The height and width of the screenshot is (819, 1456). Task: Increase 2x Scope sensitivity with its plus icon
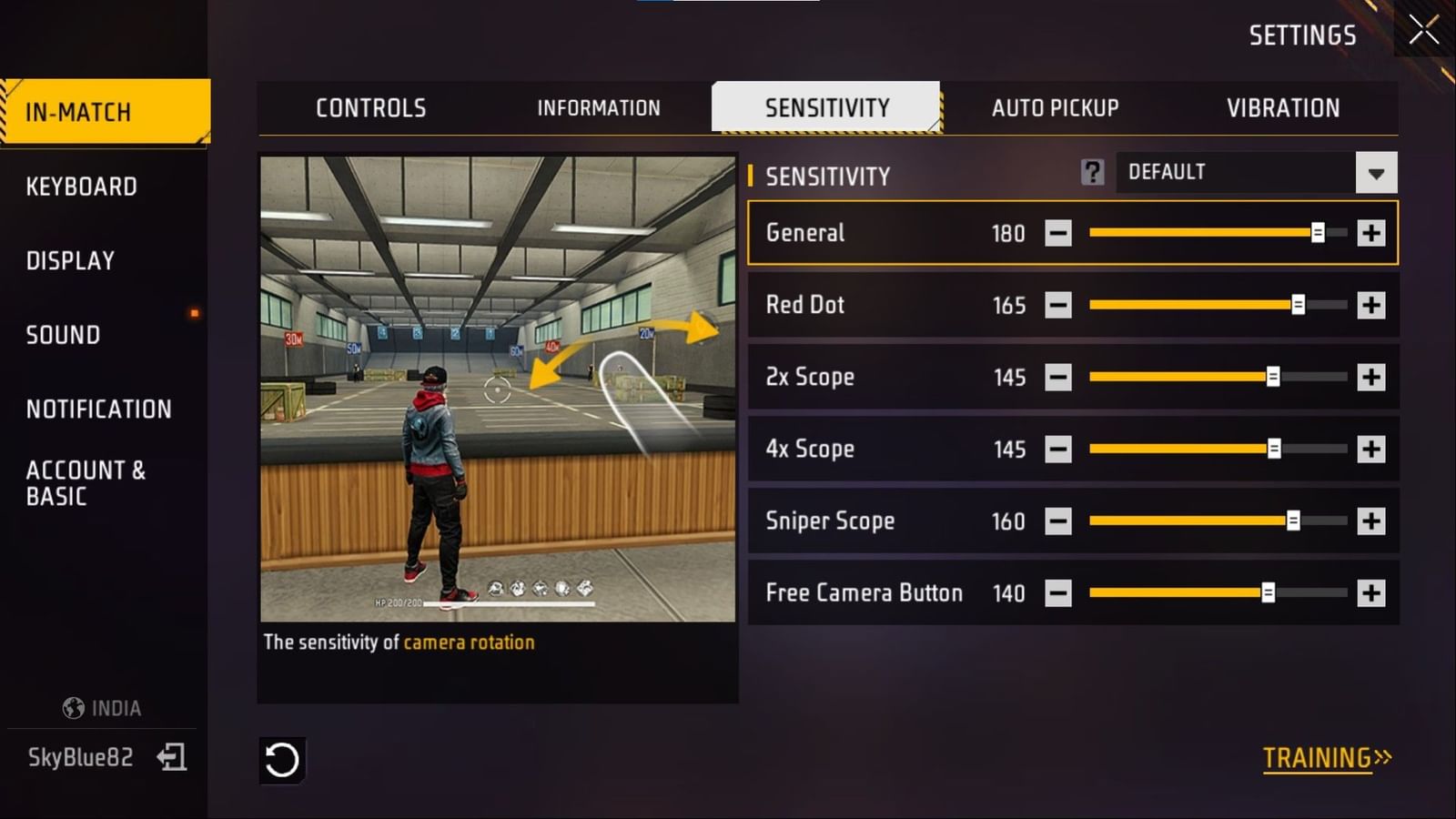coord(1369,377)
